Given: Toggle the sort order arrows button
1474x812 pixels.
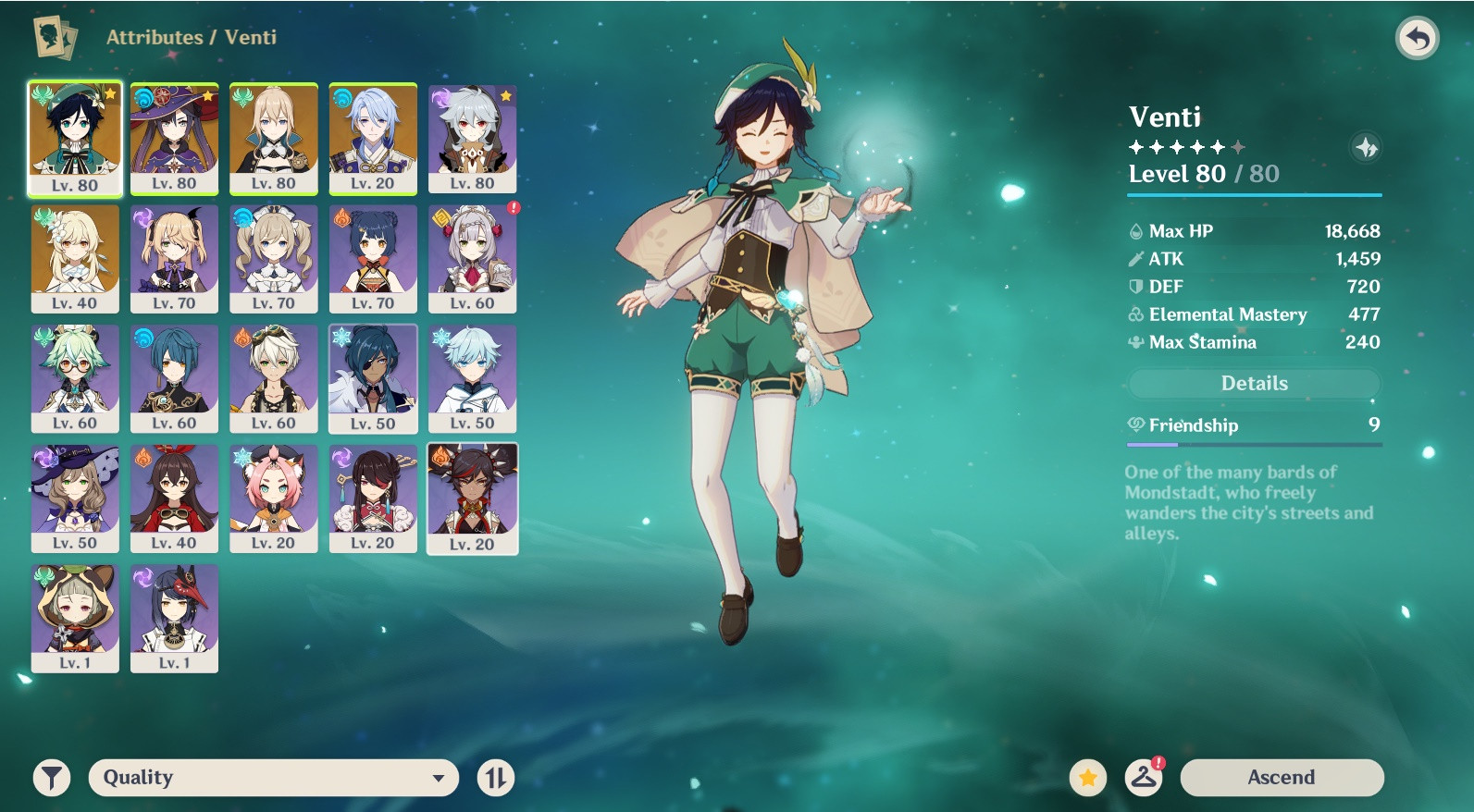Looking at the screenshot, I should [x=495, y=778].
